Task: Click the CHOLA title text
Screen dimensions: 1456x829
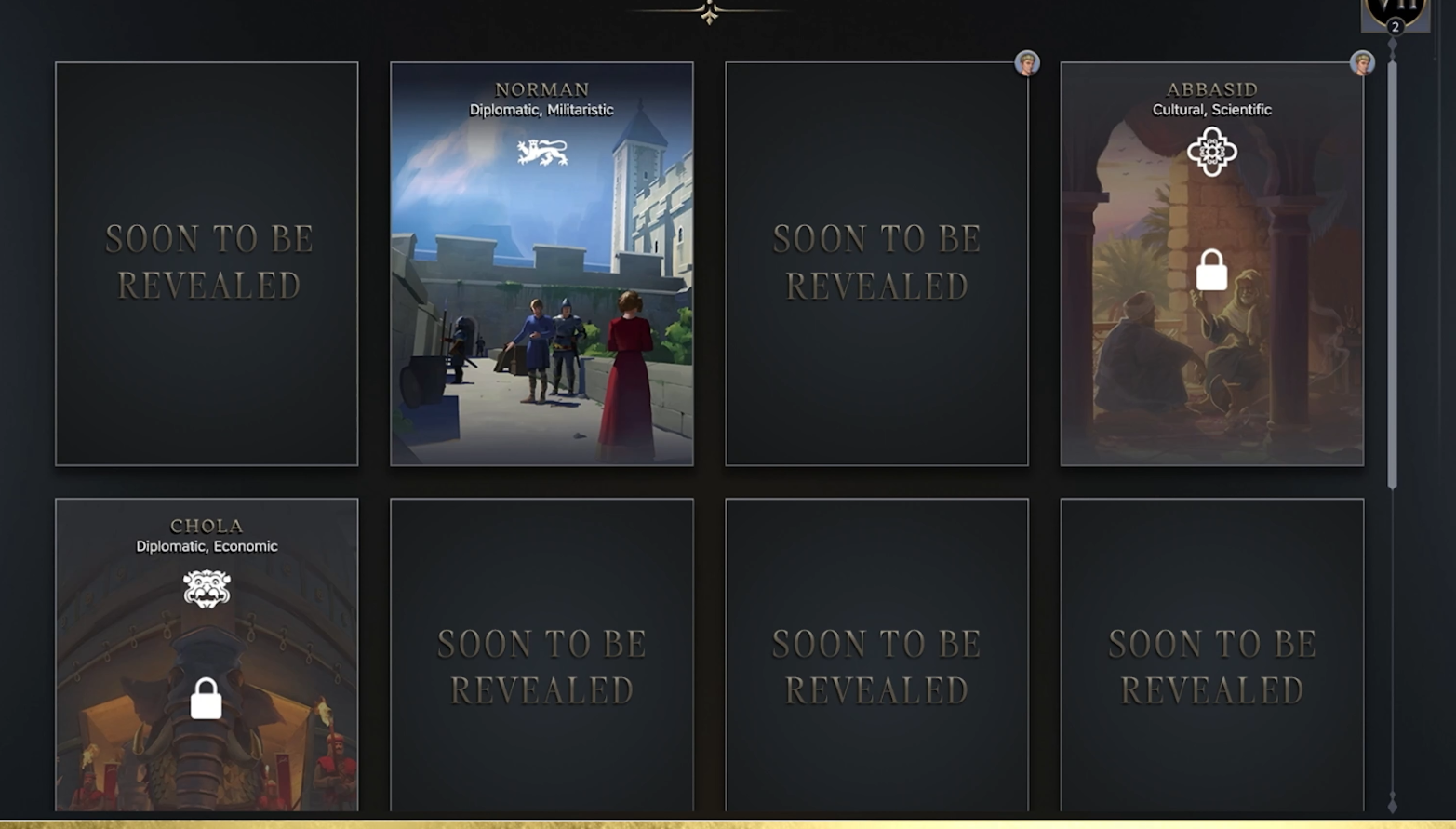Action: click(x=206, y=526)
